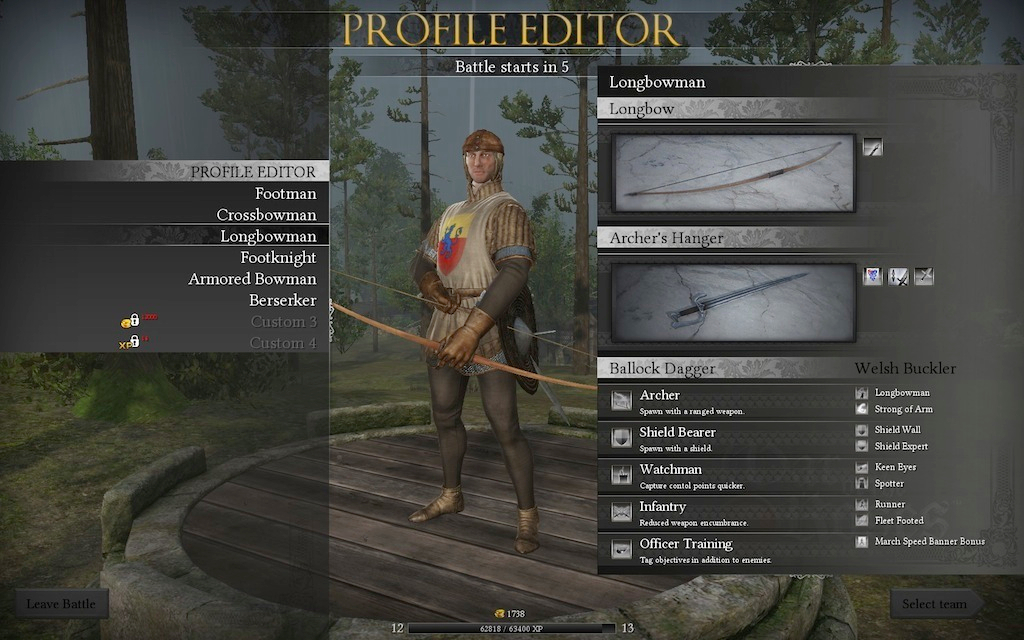Select the Archer's Hanger sword image
The width and height of the screenshot is (1024, 640).
tap(734, 302)
